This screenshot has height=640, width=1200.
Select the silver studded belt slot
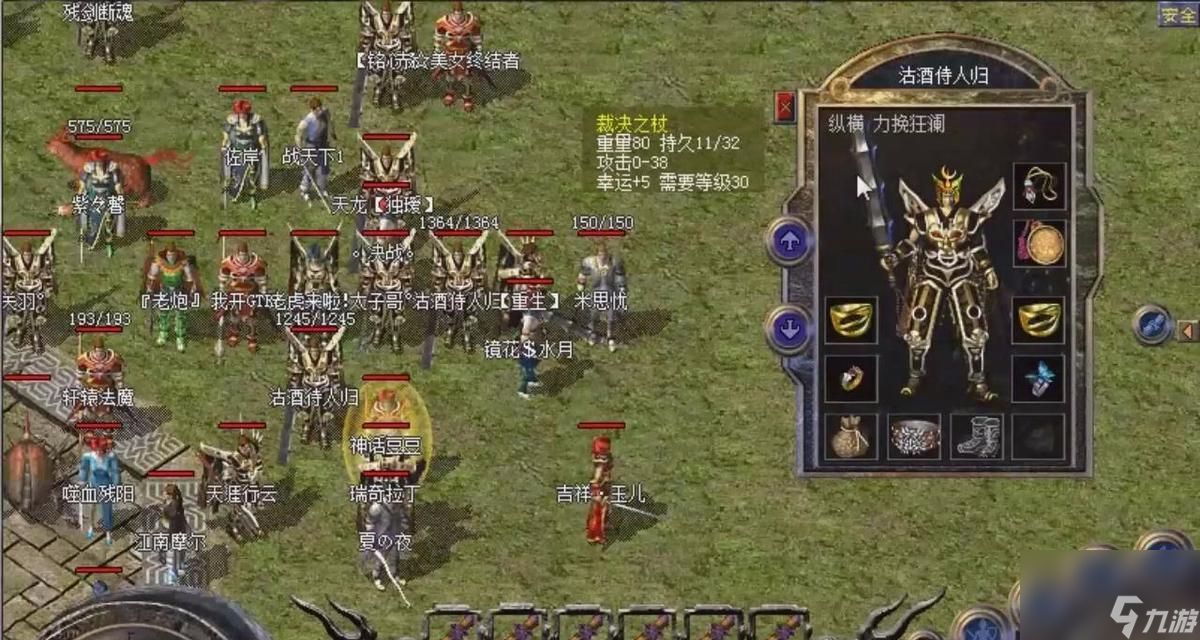click(x=914, y=437)
